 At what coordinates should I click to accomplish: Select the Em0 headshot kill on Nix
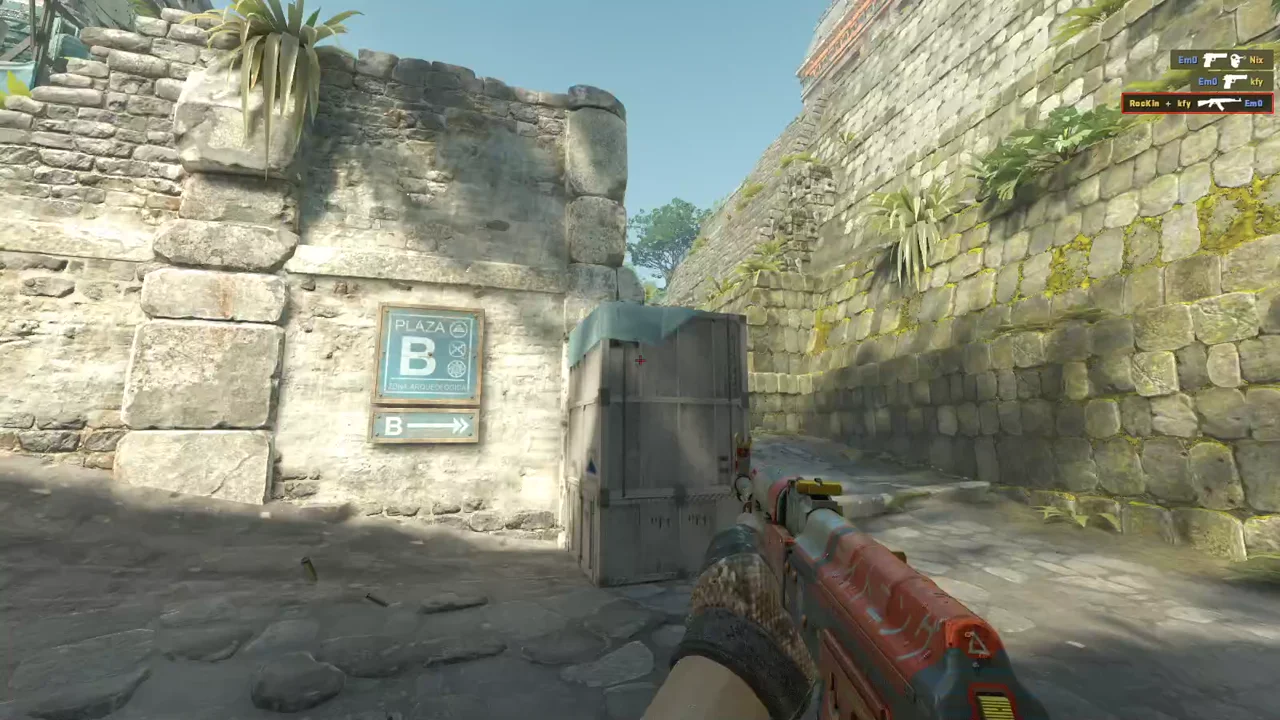(x=1221, y=60)
